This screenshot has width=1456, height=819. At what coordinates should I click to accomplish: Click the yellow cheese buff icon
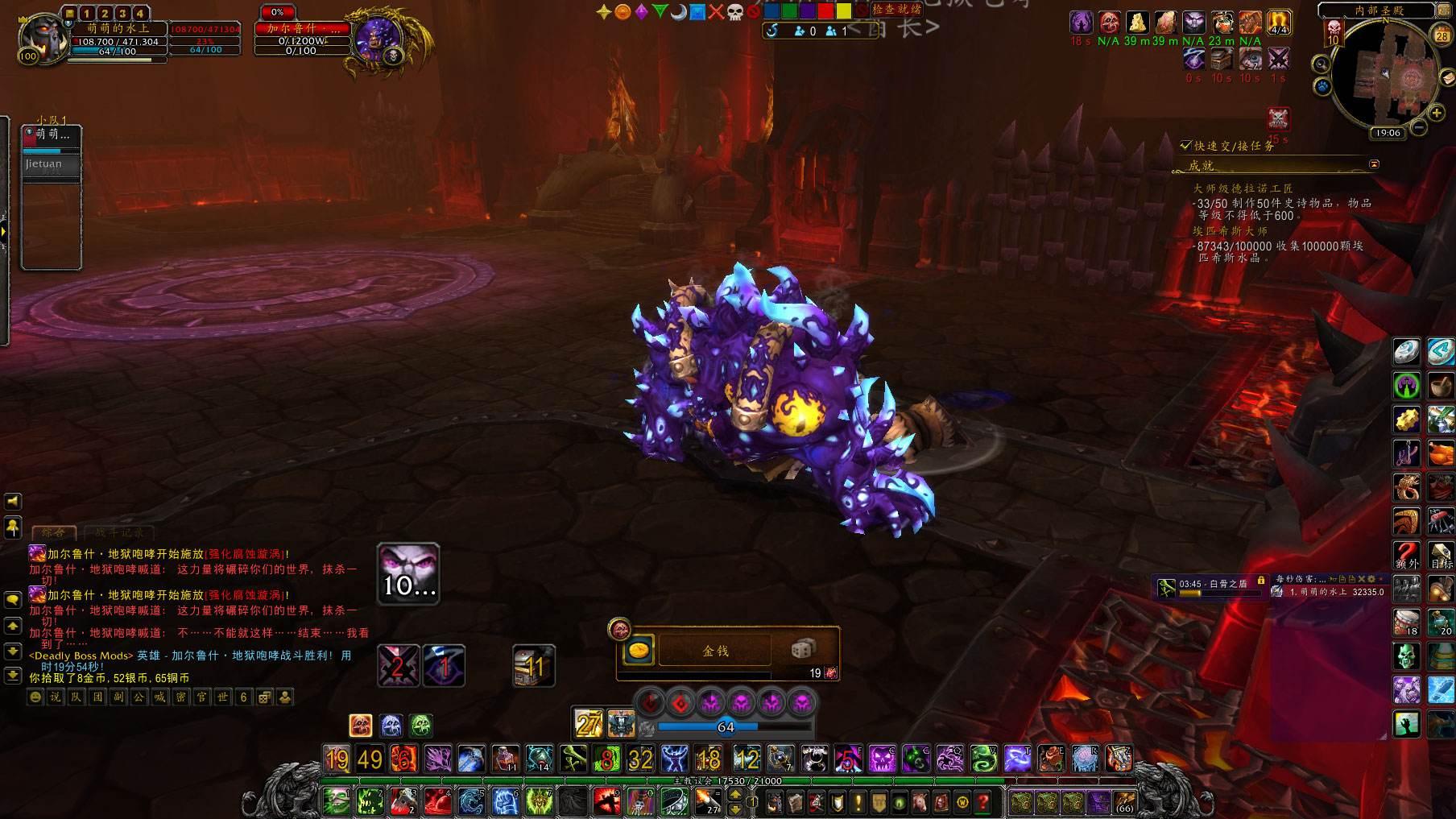[x=1136, y=23]
